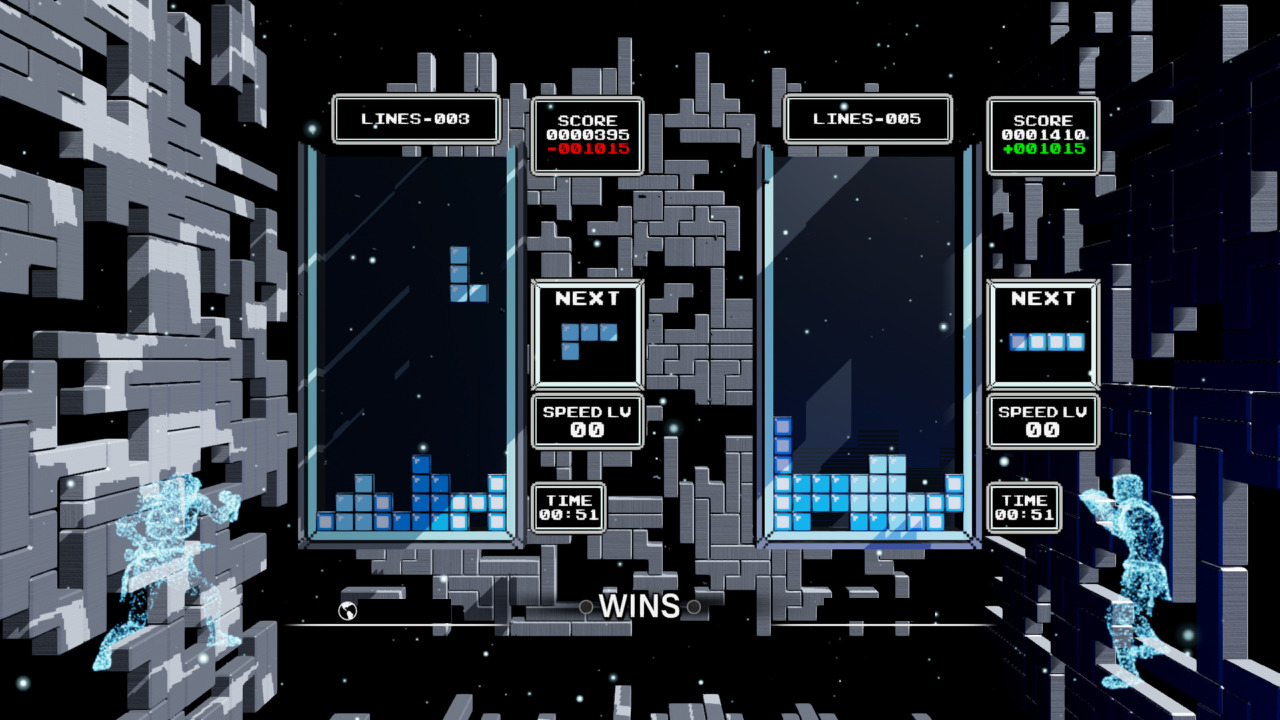Viewport: 1280px width, 720px height.
Task: Select the LINES-005 header panel
Action: click(868, 118)
